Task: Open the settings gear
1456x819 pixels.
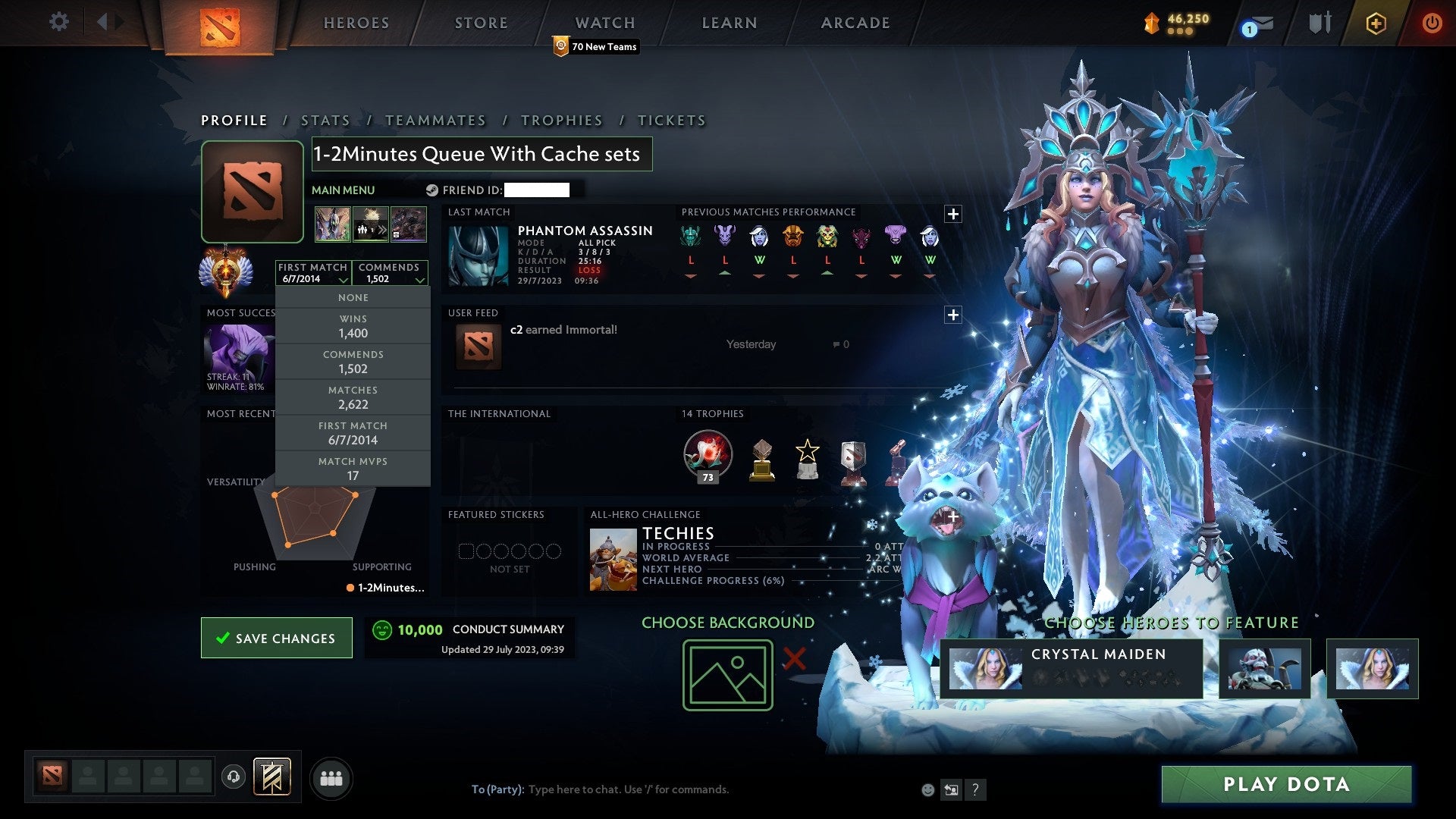Action: 59,22
